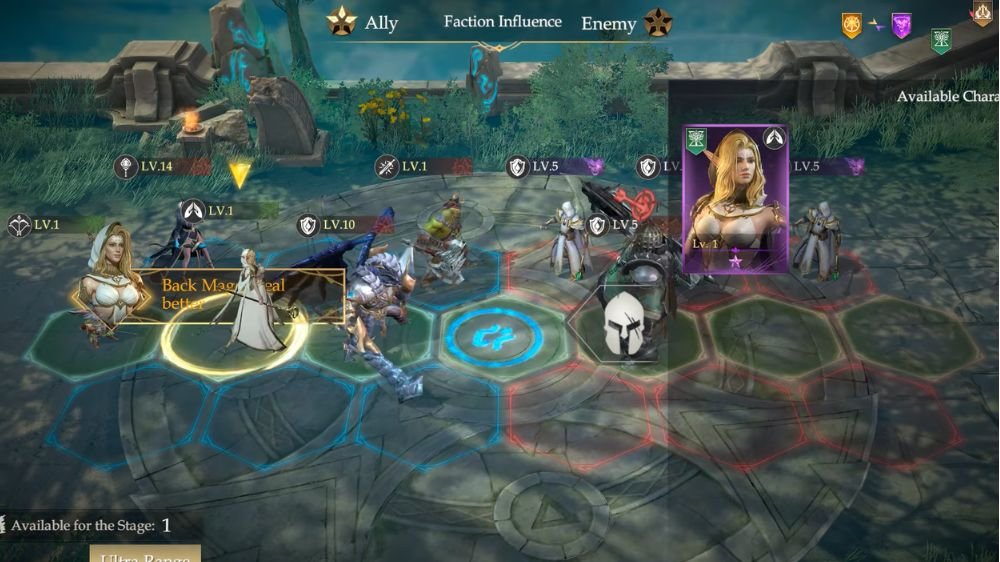Click the Faction Influence header label
This screenshot has height=562, width=1000.
(x=502, y=22)
